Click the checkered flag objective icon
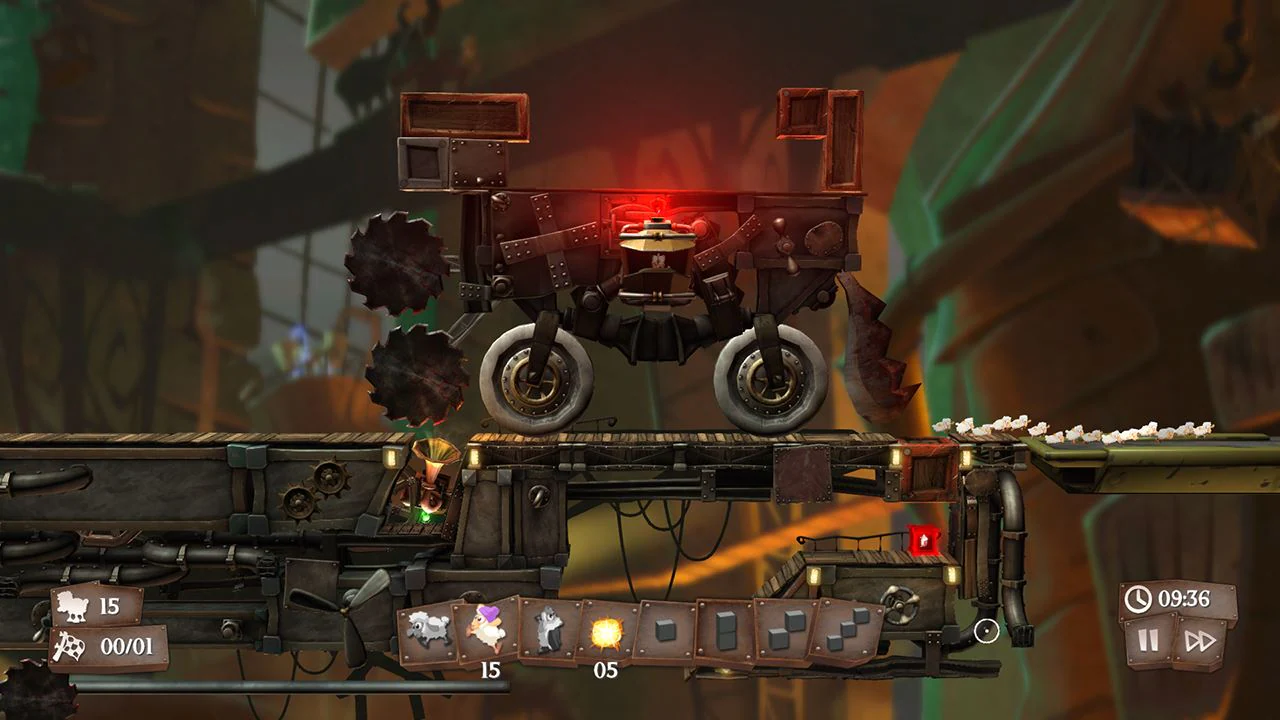The image size is (1280, 720). click(x=68, y=645)
